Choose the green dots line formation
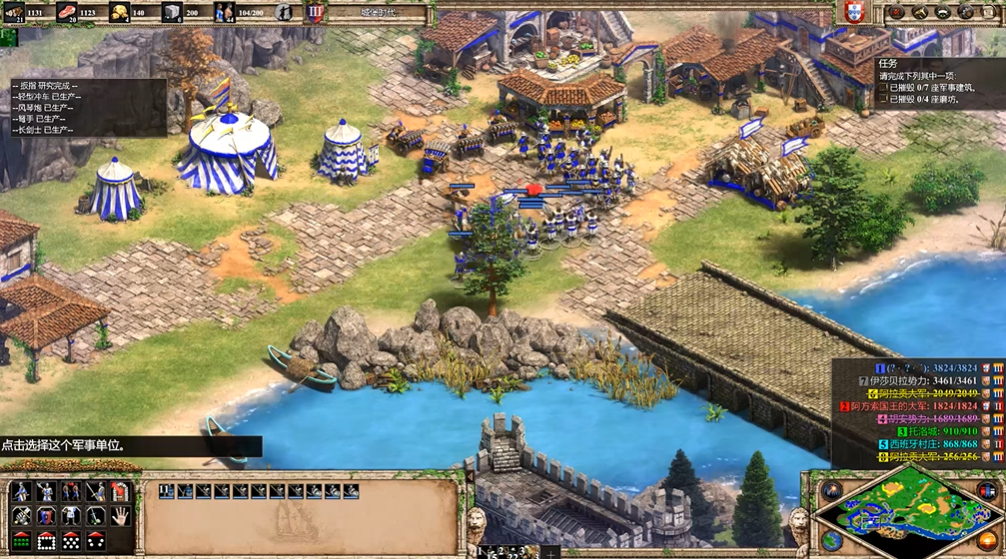This screenshot has height=559, width=1006. 22,541
